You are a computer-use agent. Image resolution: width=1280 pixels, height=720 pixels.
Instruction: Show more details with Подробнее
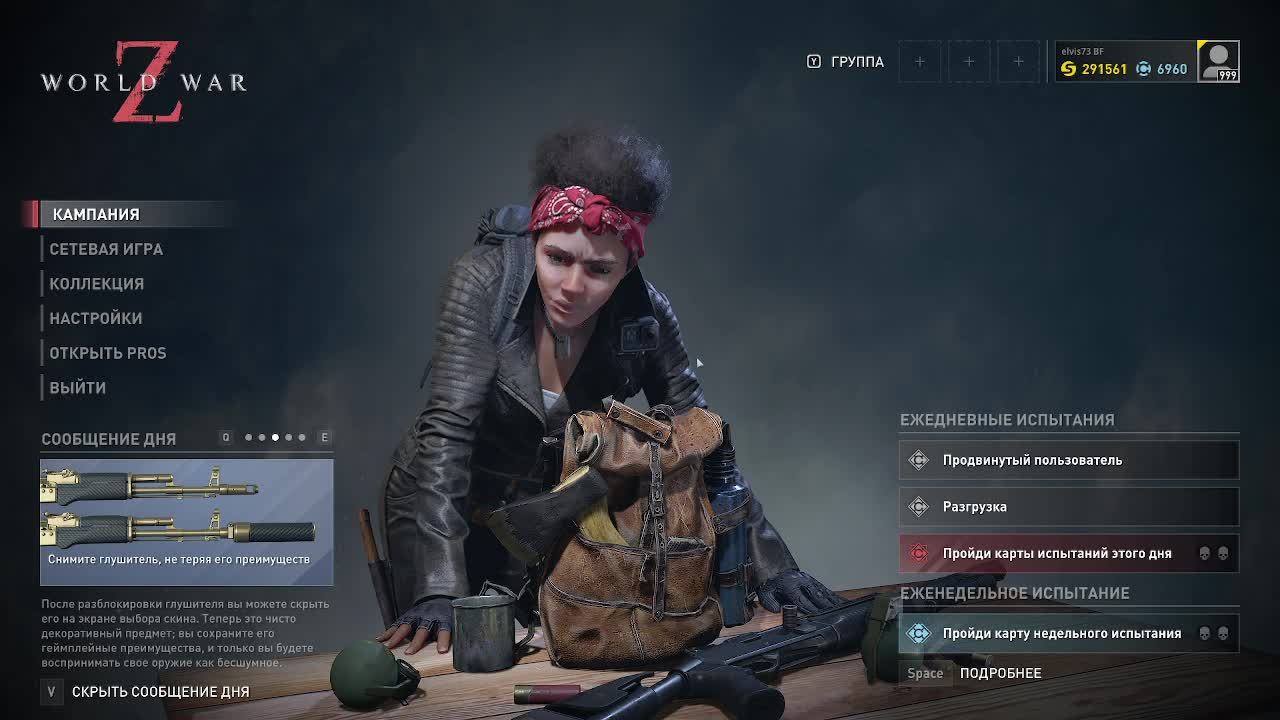[1000, 673]
